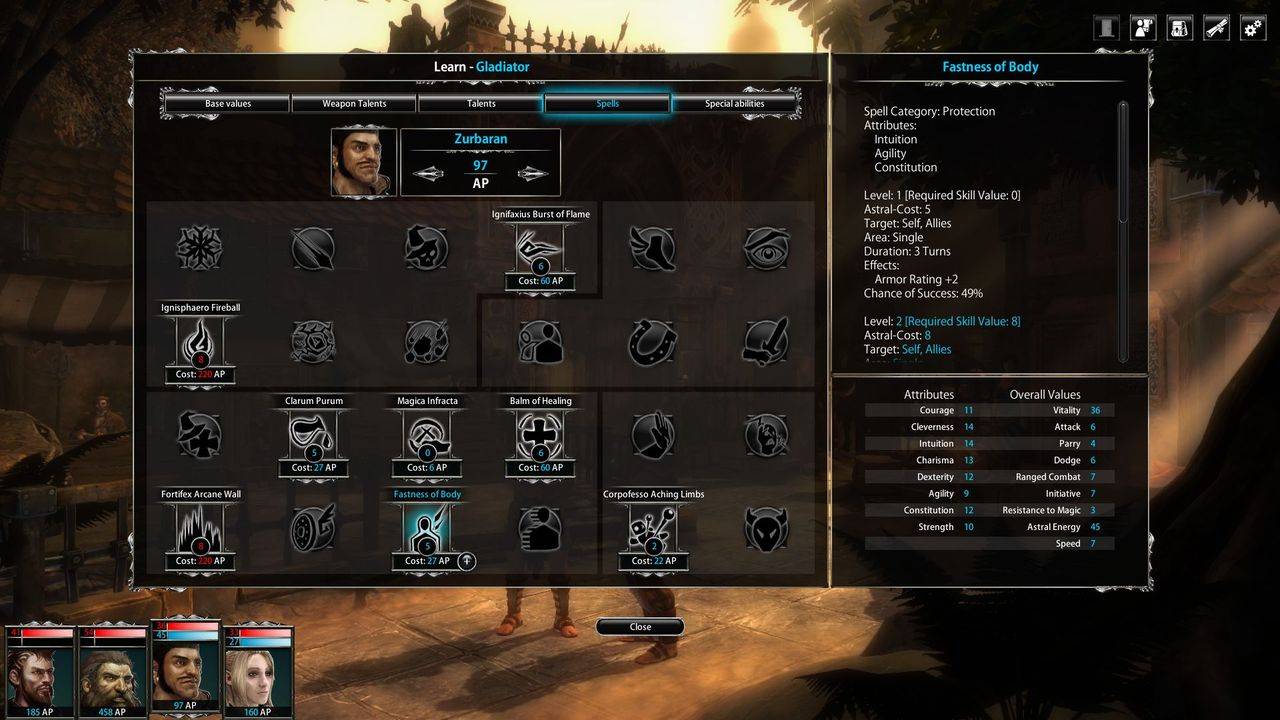Show the Special abilities tab
Image resolution: width=1280 pixels, height=720 pixels.
coord(735,104)
